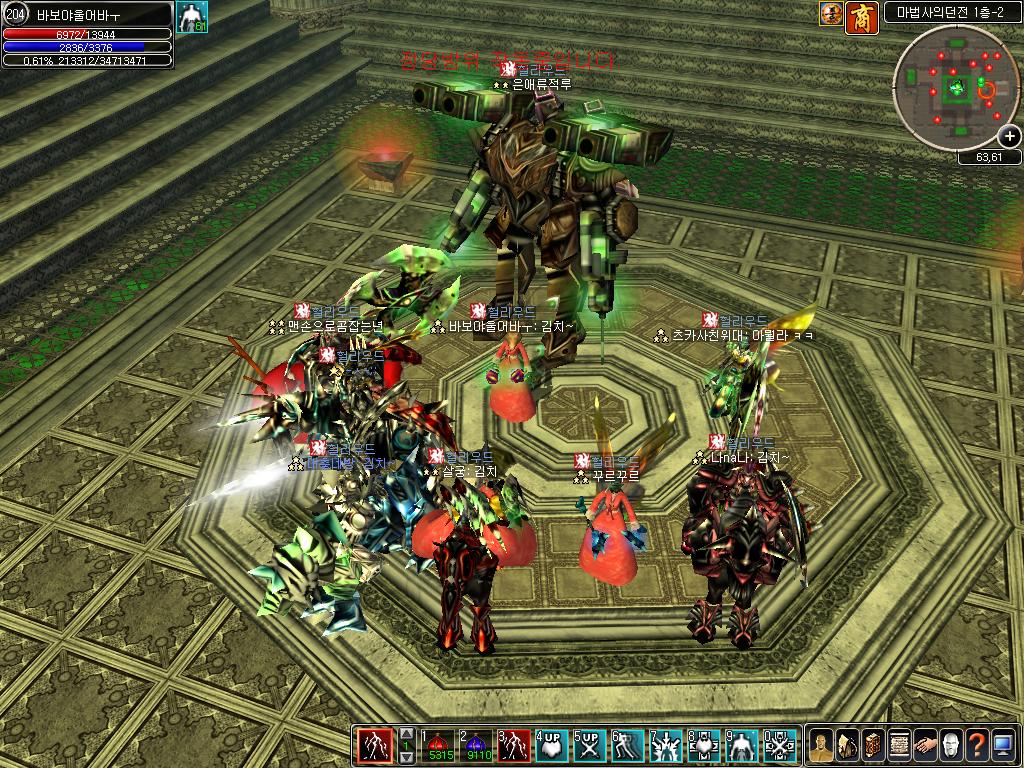Use the skill in hotbar slot 7

click(x=666, y=746)
